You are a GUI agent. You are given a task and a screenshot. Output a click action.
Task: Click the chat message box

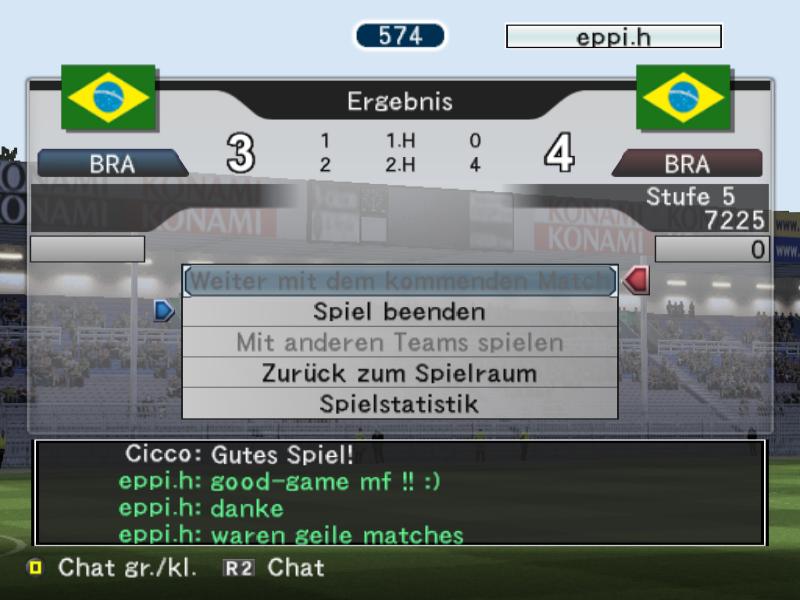pos(400,492)
